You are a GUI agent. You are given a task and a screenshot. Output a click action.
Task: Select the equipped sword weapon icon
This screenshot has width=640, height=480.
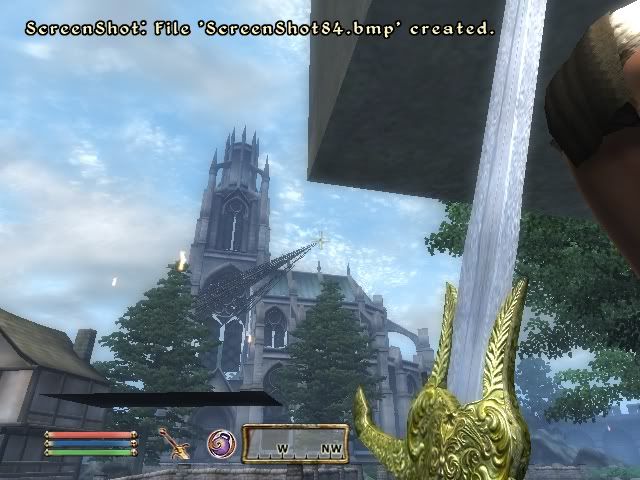pos(176,443)
